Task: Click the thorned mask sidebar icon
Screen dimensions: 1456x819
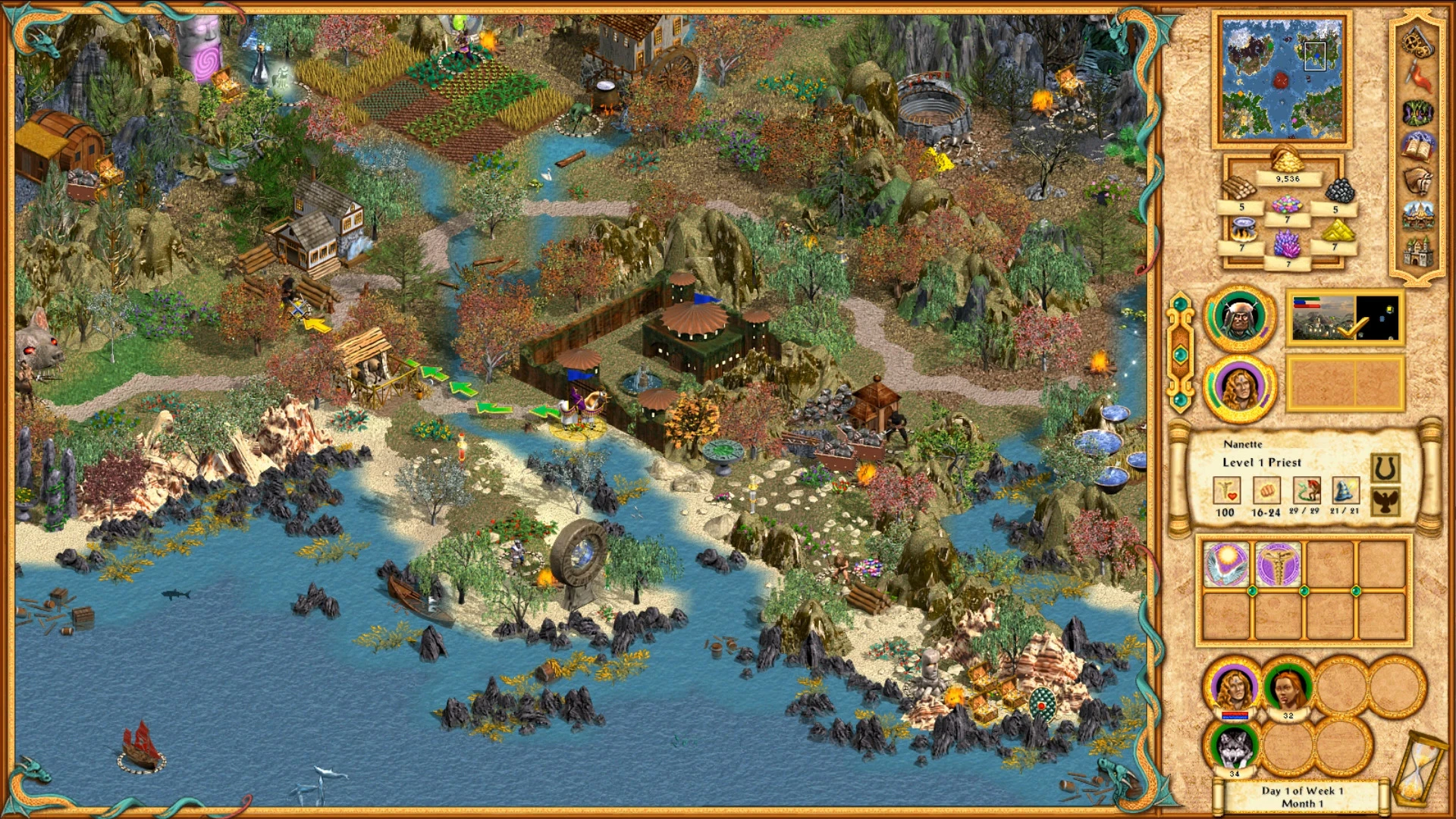Action: click(1417, 112)
